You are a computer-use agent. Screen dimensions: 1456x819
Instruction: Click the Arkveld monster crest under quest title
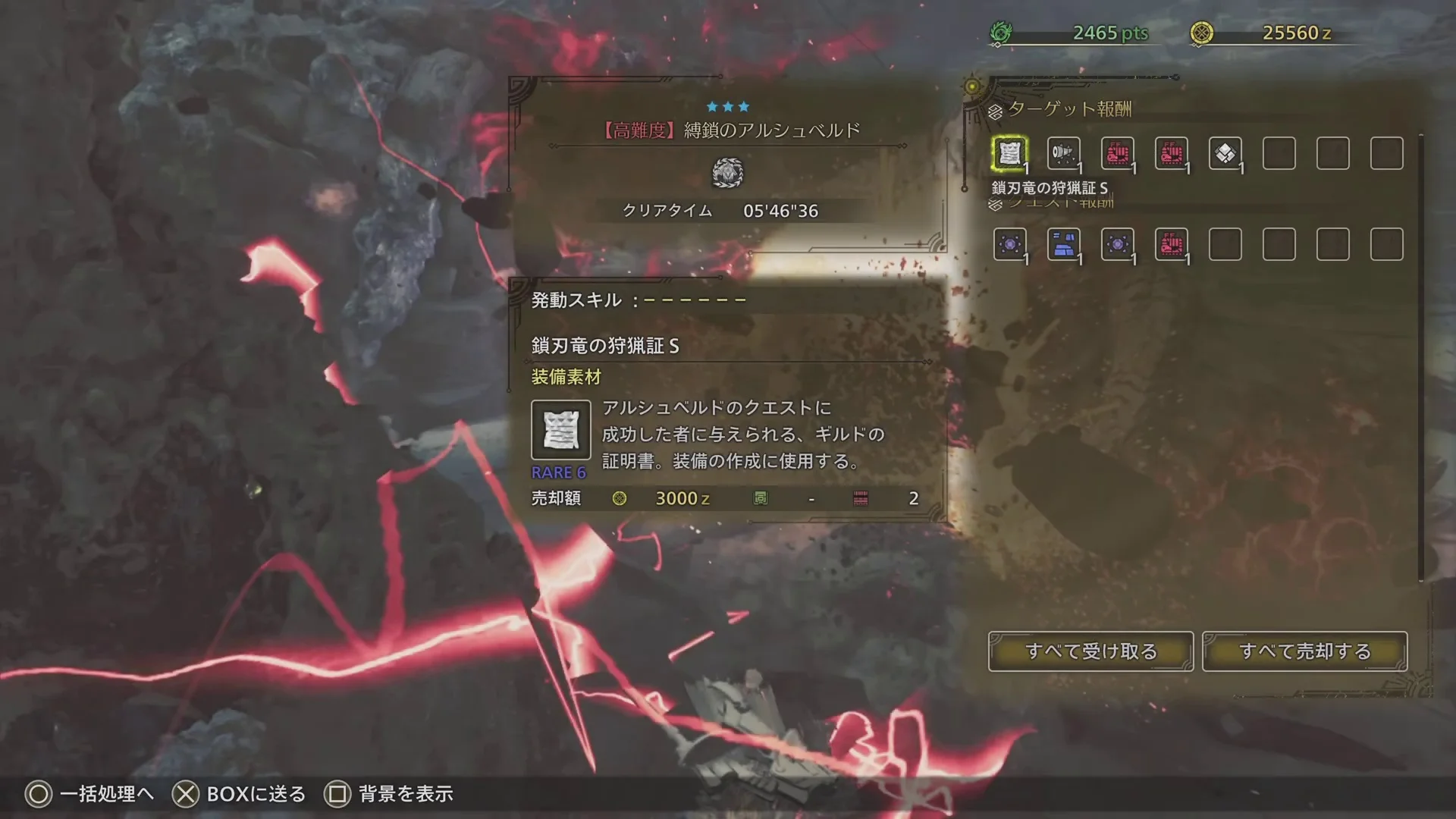pyautogui.click(x=730, y=173)
